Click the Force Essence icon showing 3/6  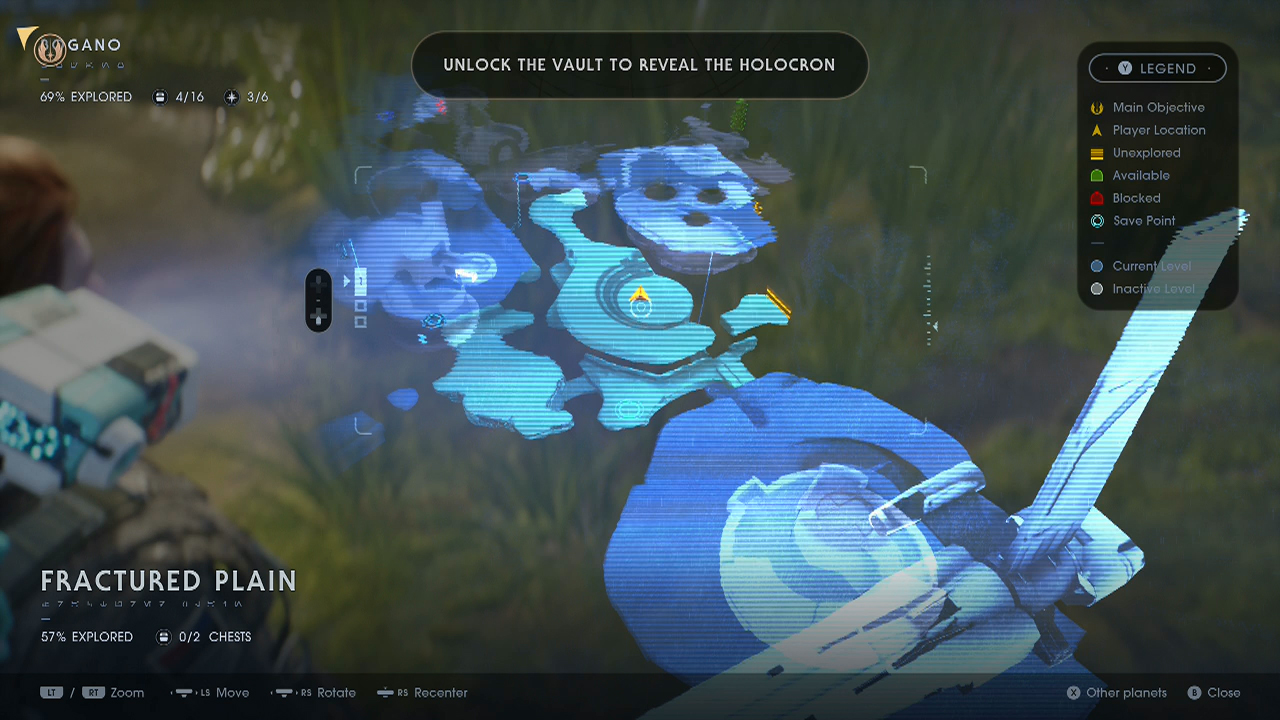pyautogui.click(x=231, y=96)
